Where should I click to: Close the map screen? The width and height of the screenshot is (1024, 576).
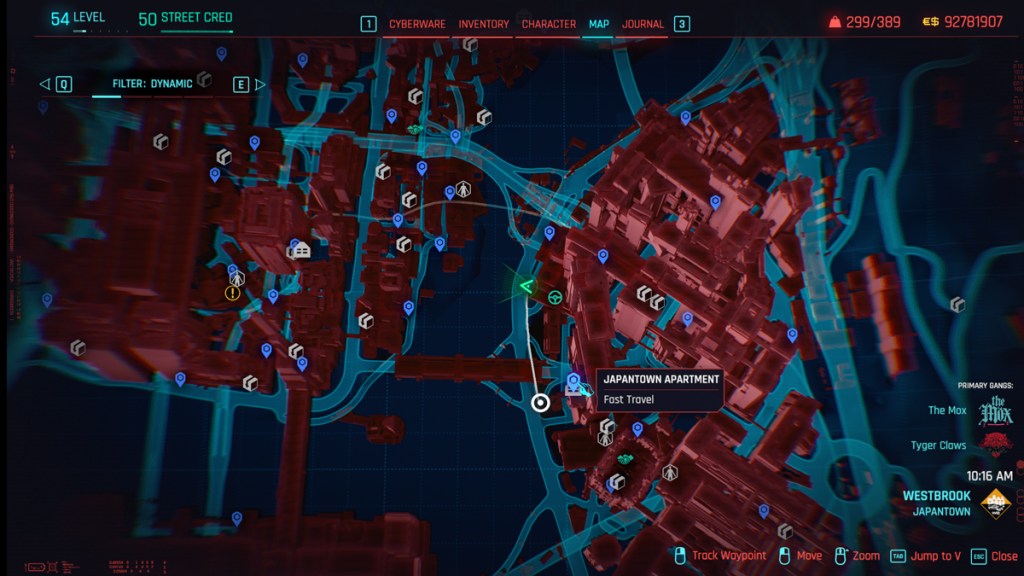tap(995, 556)
